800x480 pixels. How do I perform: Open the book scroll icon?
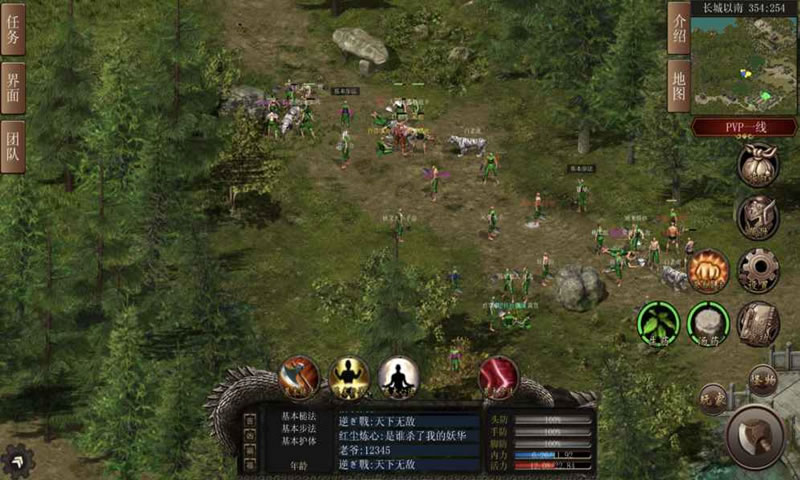pyautogui.click(x=758, y=323)
